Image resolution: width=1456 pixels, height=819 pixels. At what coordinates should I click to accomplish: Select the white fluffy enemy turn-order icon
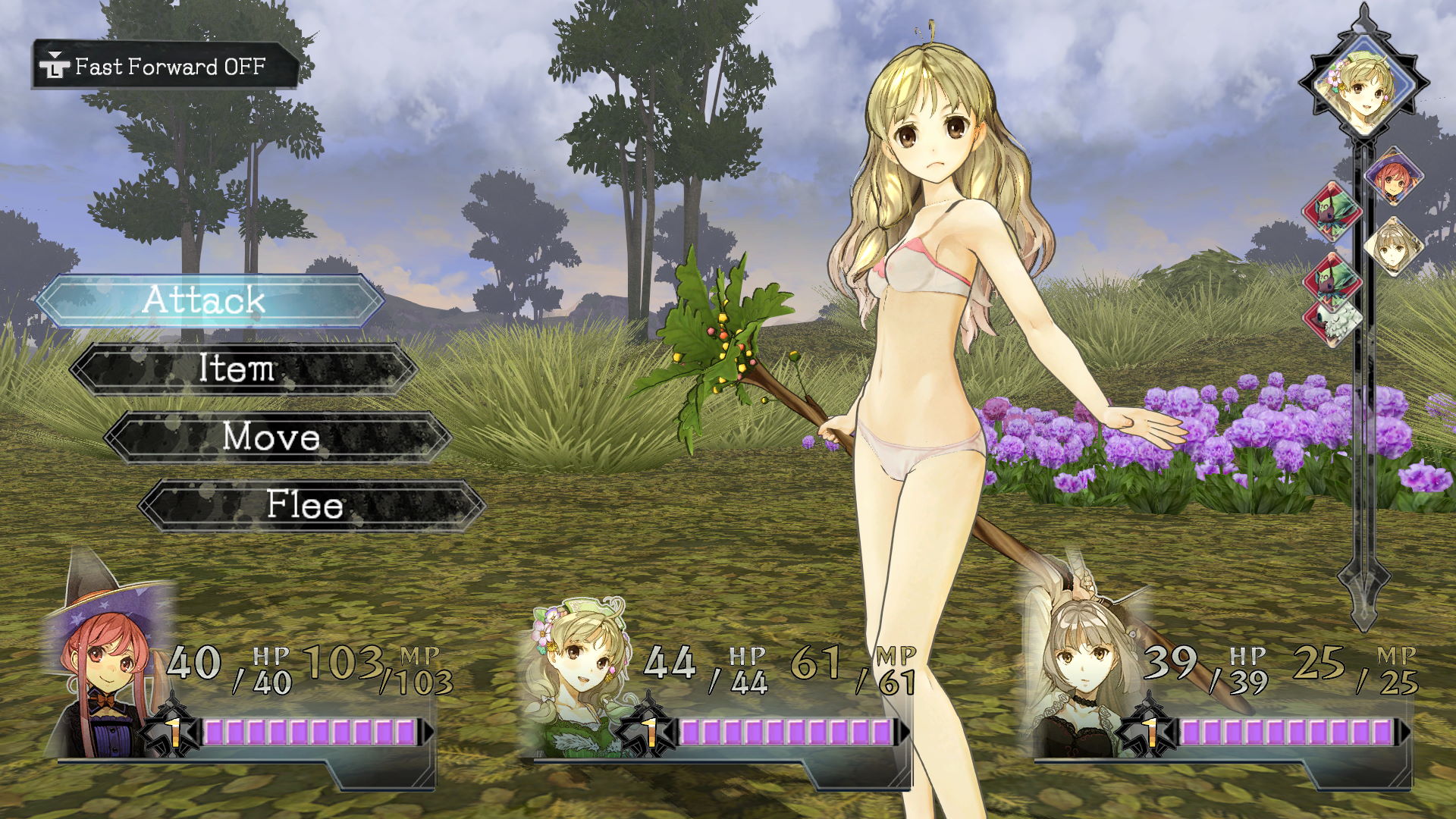pyautogui.click(x=1333, y=324)
